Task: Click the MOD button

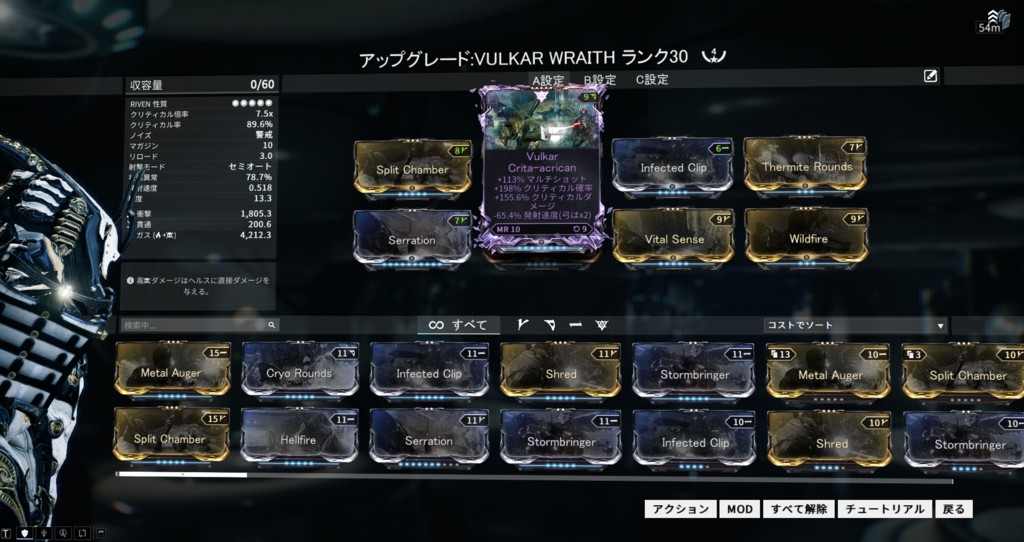Action: point(739,509)
